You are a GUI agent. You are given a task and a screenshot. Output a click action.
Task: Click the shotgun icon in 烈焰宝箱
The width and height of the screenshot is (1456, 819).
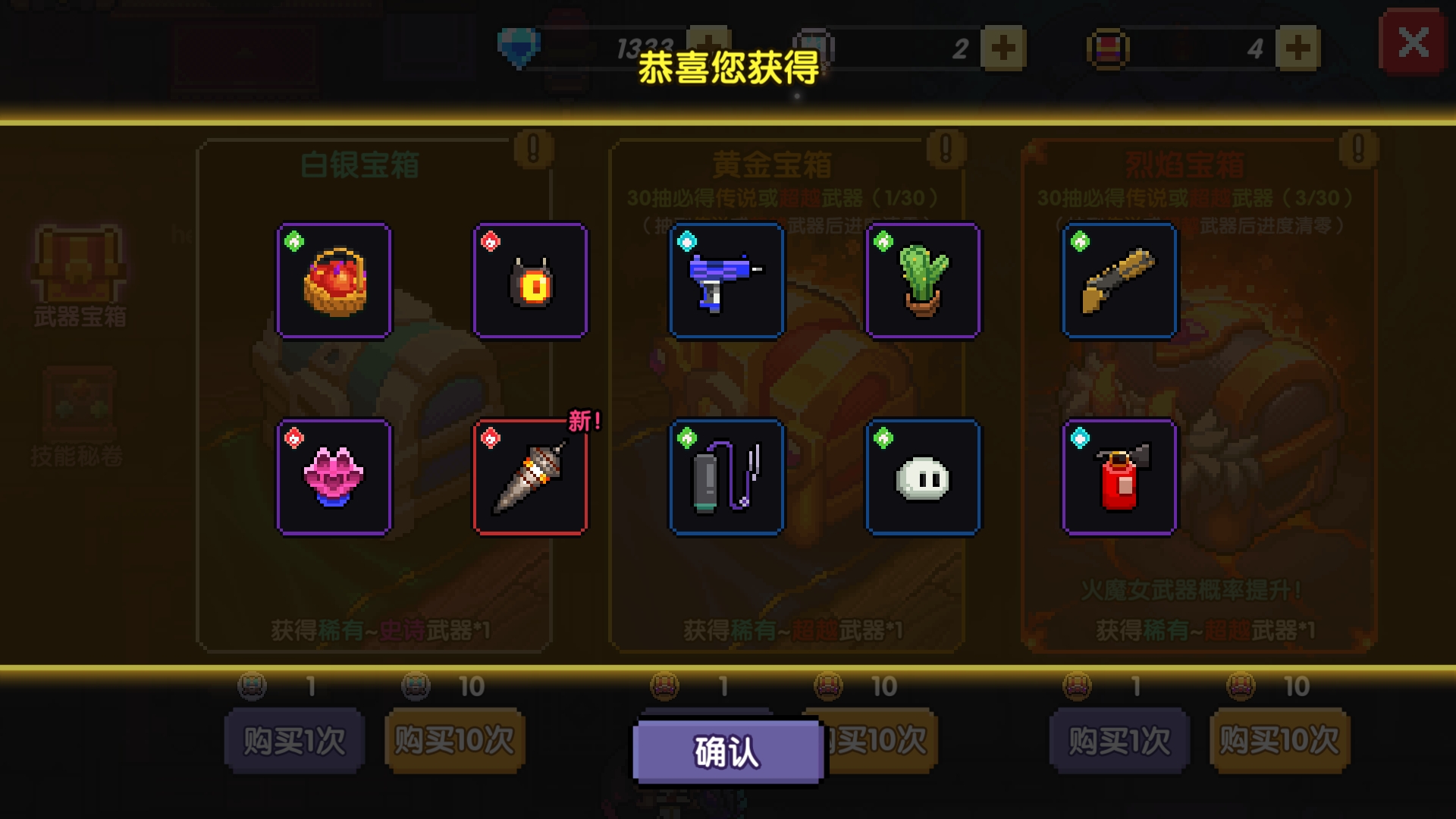(1120, 281)
